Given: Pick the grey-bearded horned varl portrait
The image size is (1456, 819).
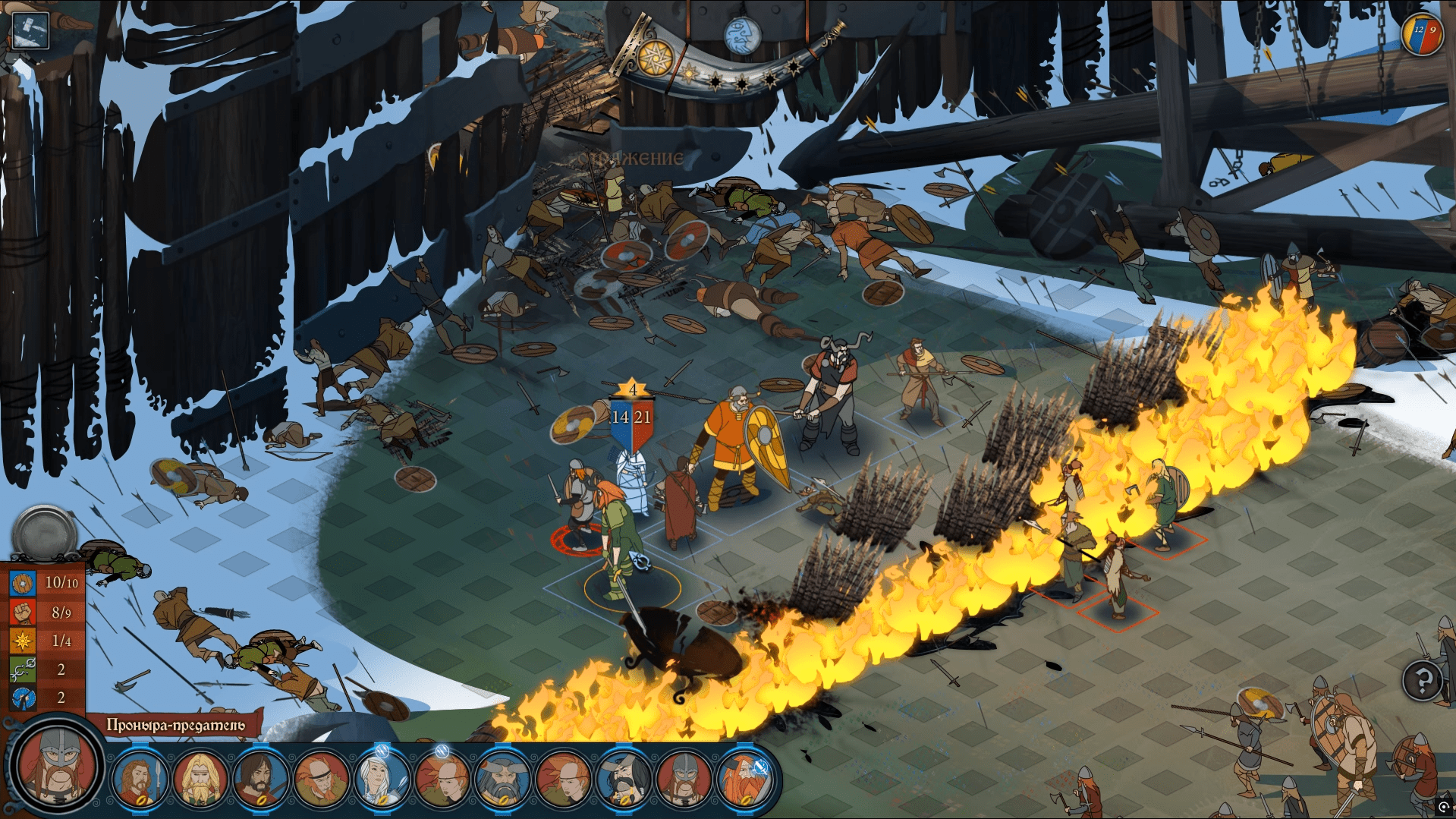Looking at the screenshot, I should 502,779.
